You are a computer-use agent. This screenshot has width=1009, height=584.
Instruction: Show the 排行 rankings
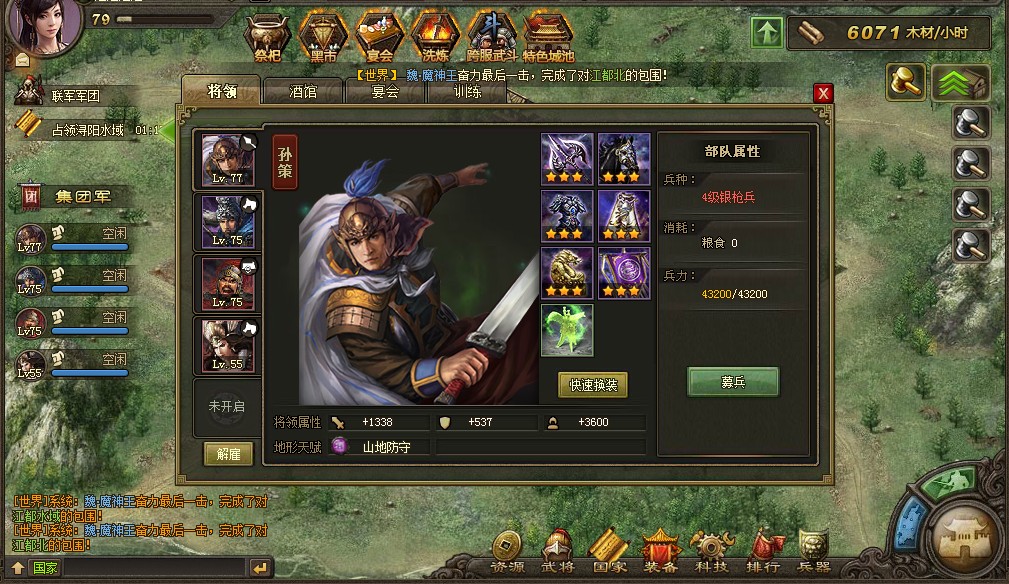coord(763,551)
